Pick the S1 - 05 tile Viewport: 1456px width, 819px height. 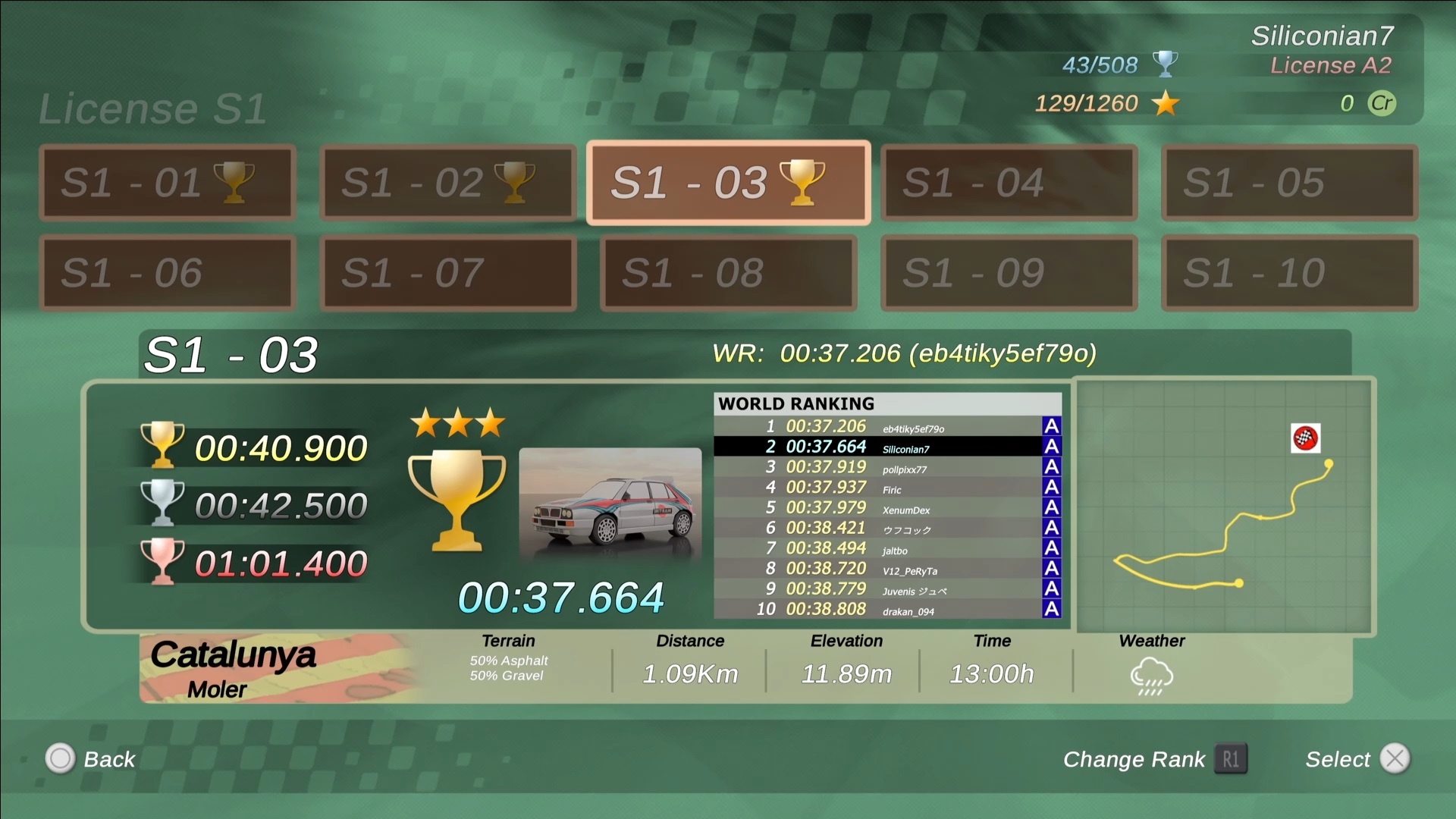point(1289,183)
